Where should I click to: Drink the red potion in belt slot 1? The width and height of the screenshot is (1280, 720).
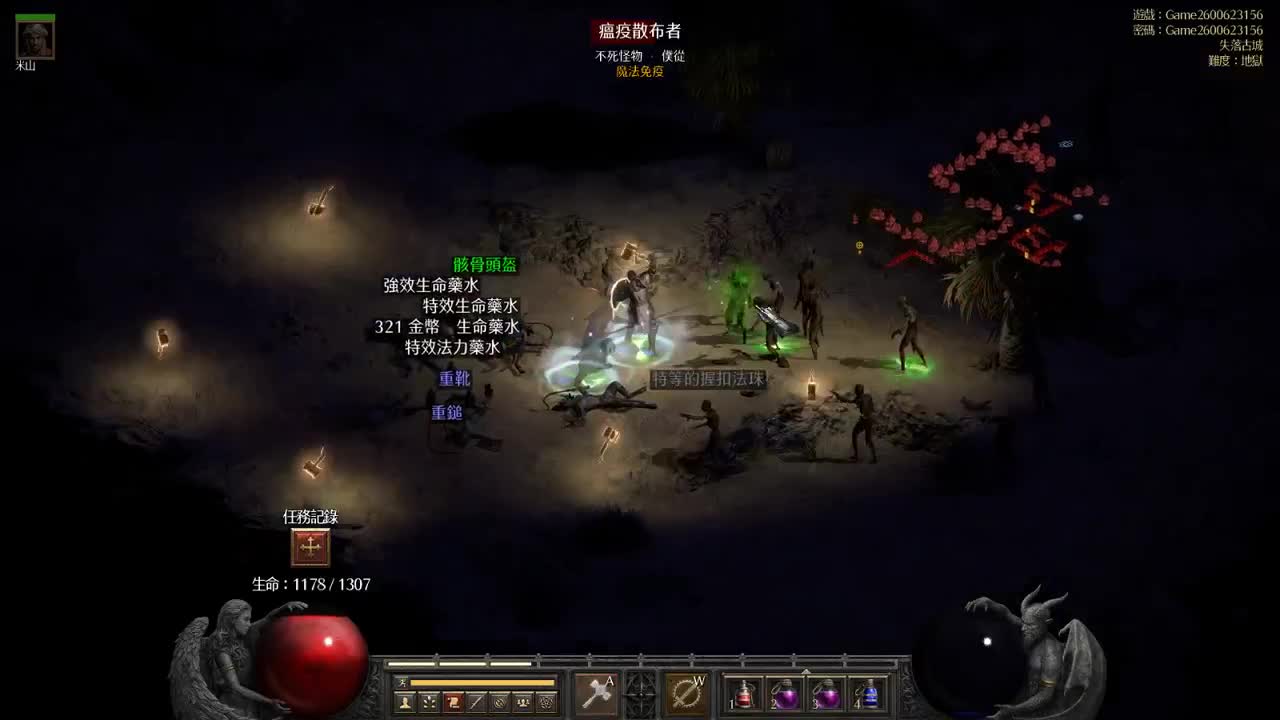click(743, 695)
